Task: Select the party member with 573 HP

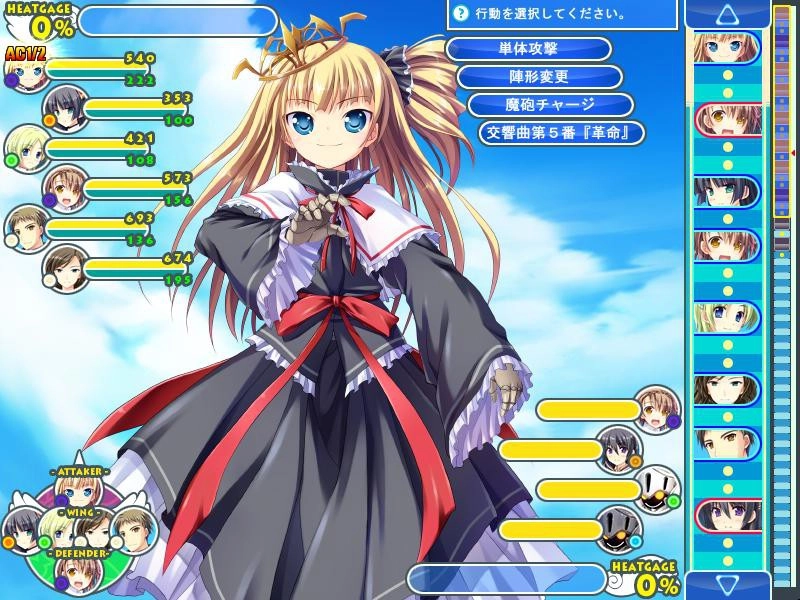Action: point(65,188)
